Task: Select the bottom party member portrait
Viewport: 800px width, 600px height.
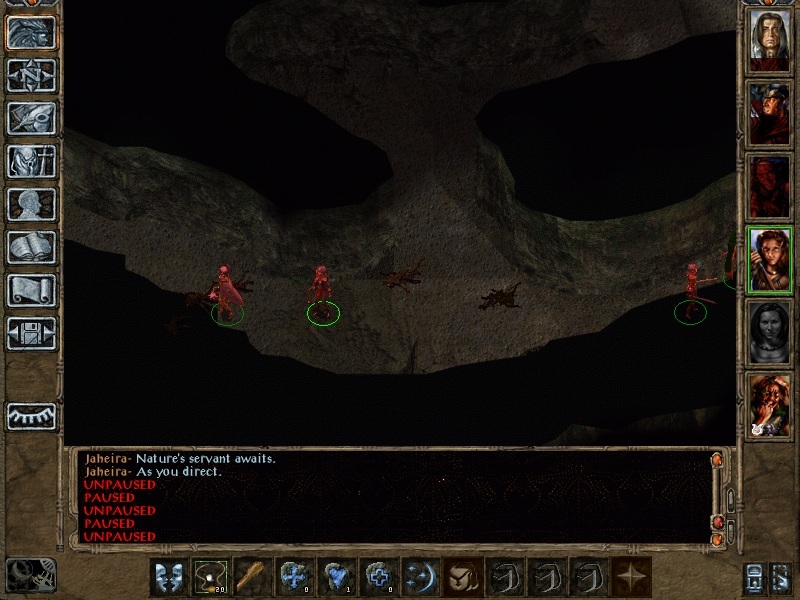Action: click(x=769, y=405)
